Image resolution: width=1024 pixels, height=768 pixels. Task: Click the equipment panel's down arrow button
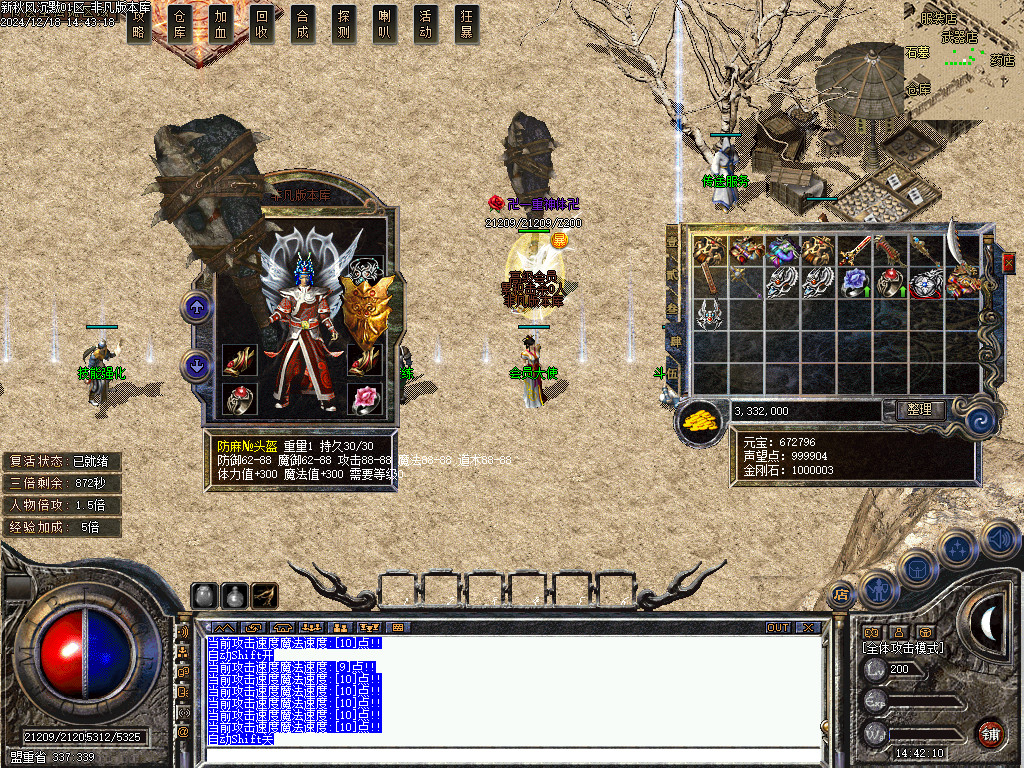(197, 365)
